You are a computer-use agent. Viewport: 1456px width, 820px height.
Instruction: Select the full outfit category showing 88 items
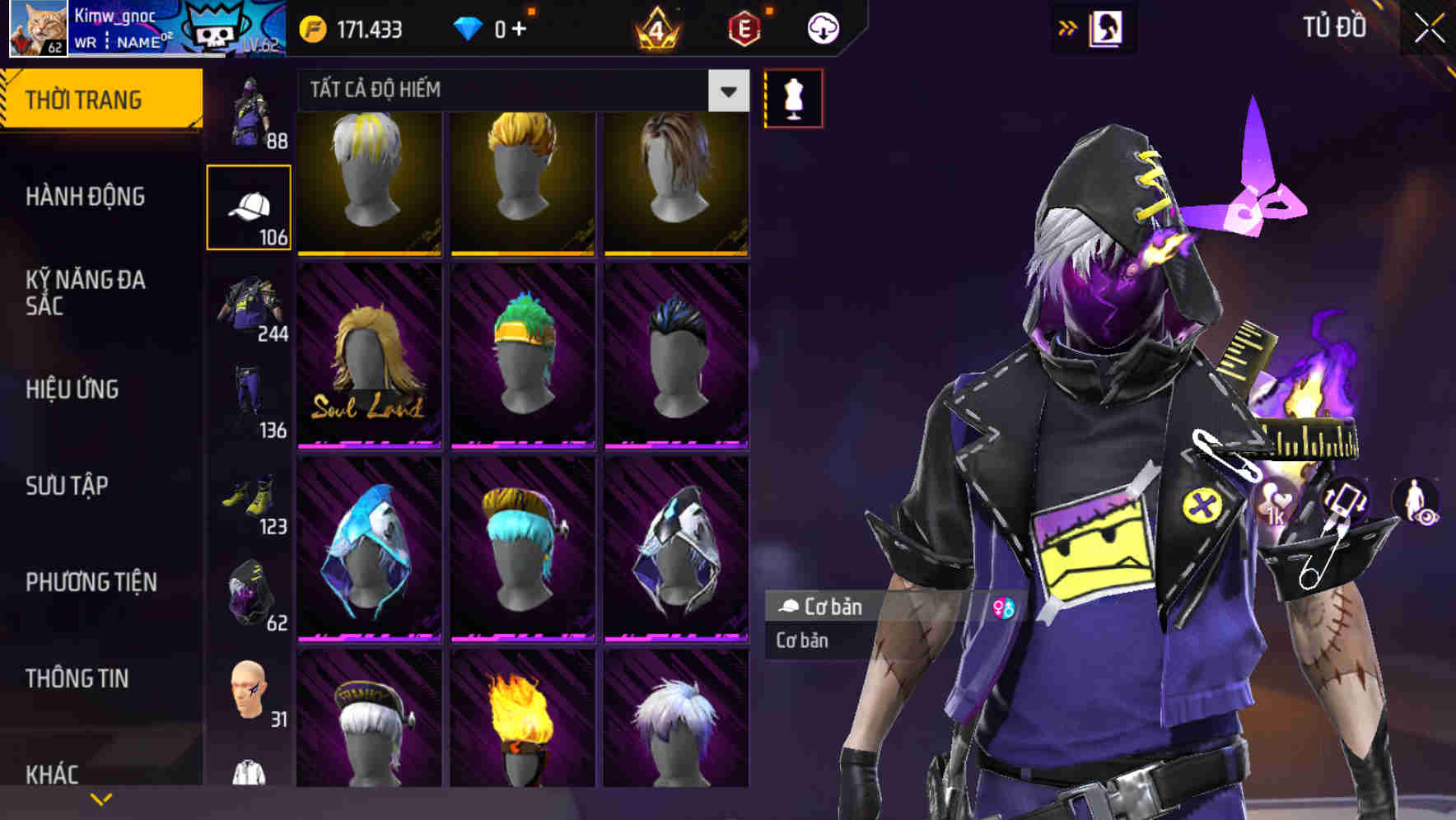point(250,111)
